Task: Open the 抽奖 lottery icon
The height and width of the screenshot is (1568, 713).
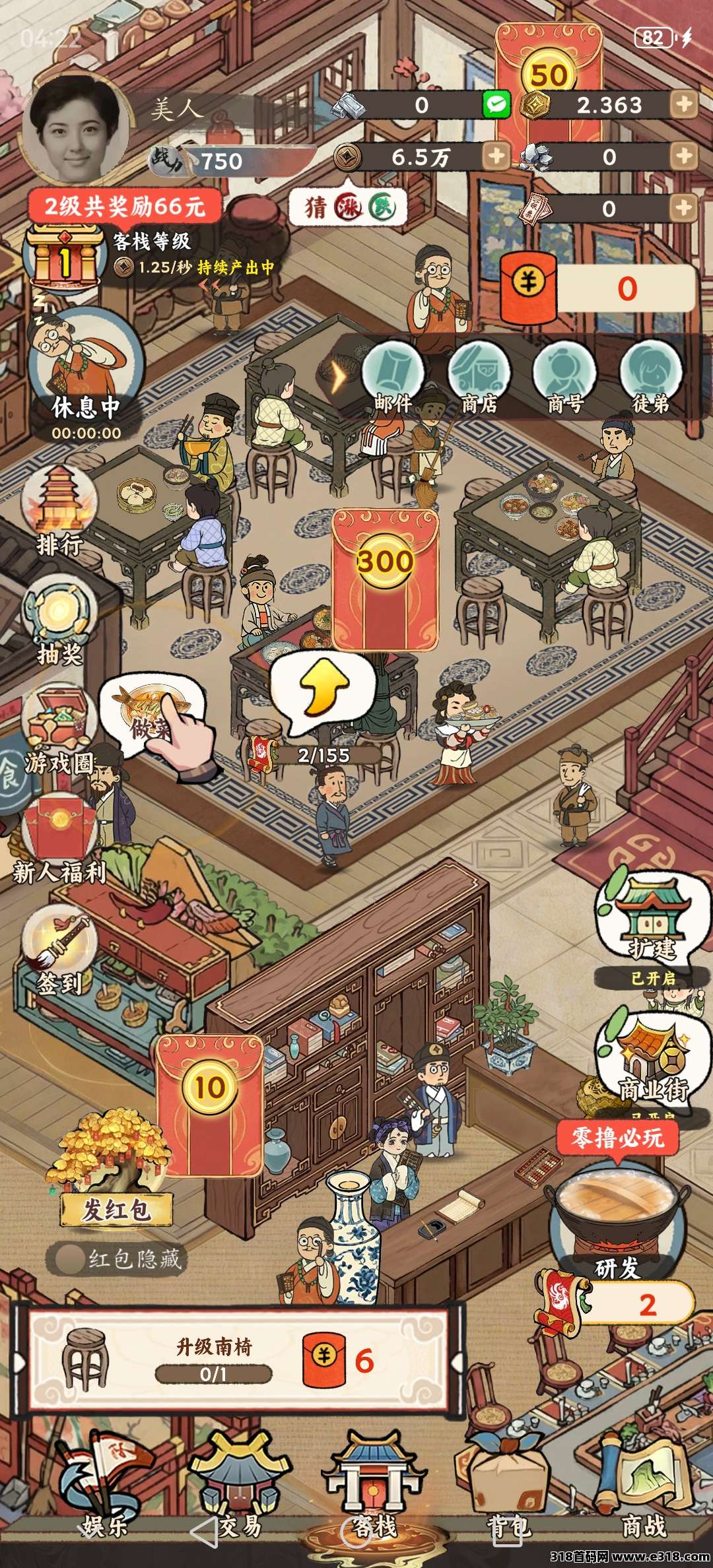Action: (x=59, y=620)
